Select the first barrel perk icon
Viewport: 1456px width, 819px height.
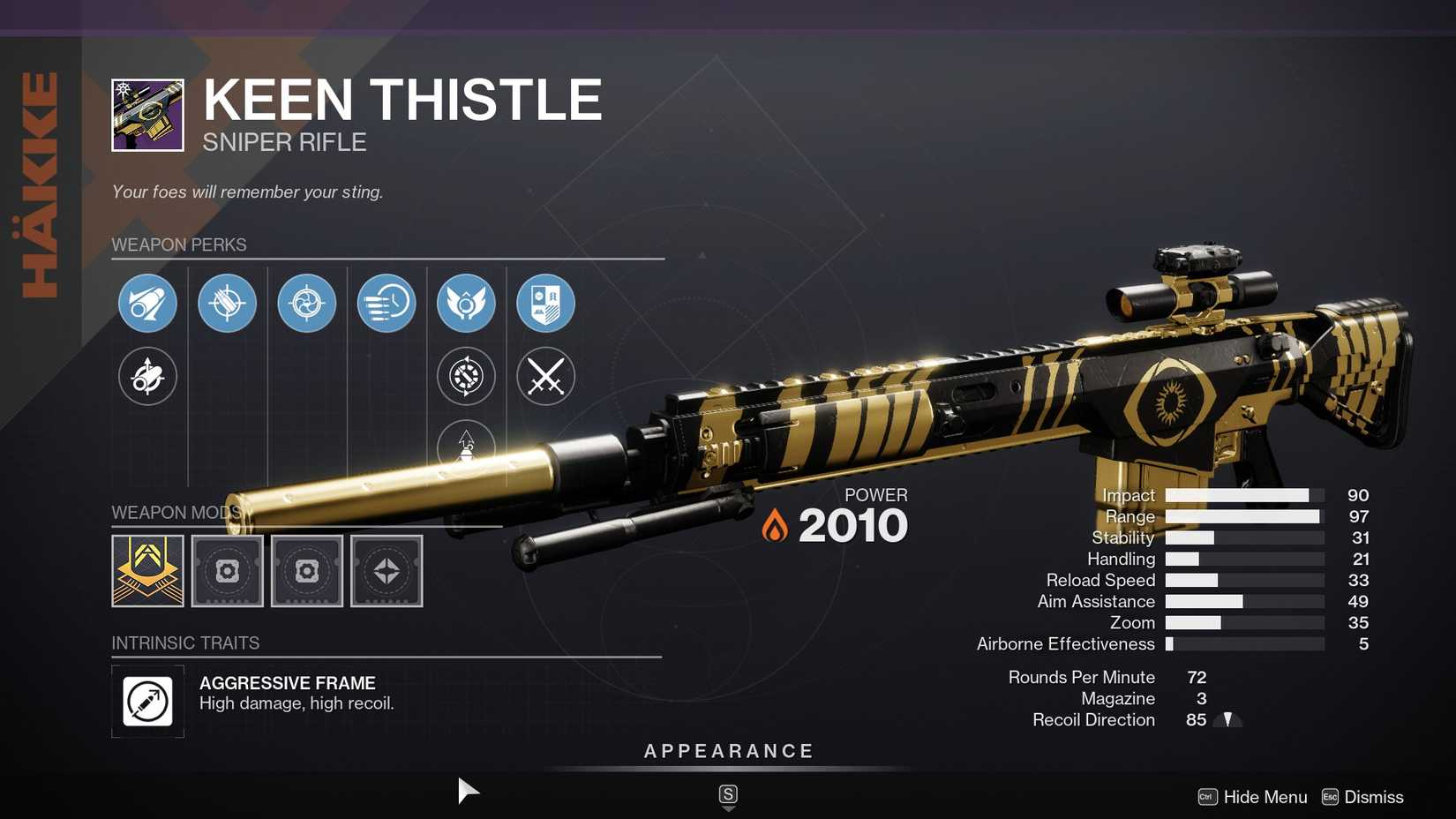(147, 303)
